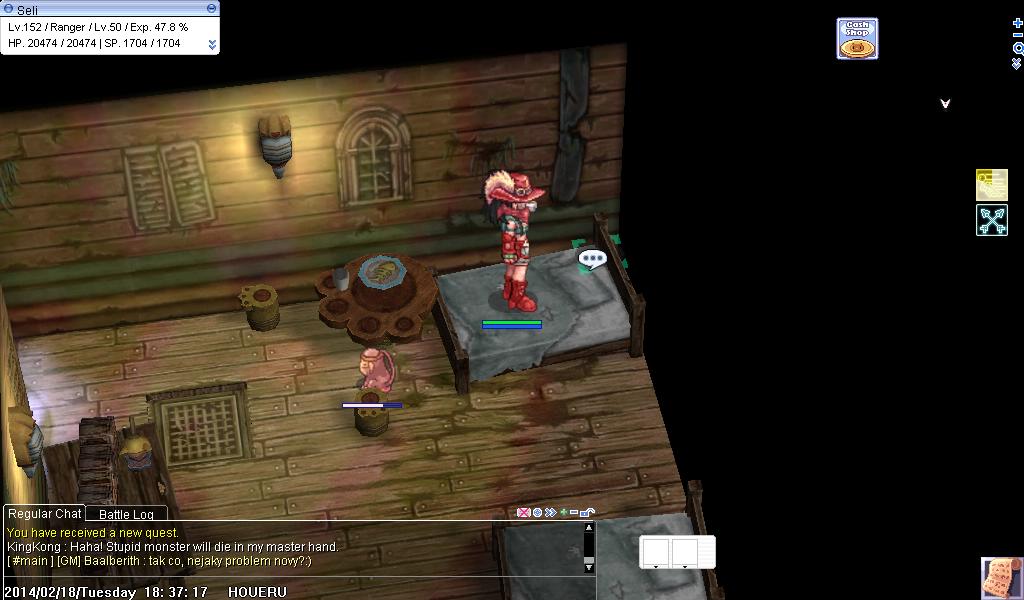
Task: Toggle the chat window lock icon
Action: point(588,513)
